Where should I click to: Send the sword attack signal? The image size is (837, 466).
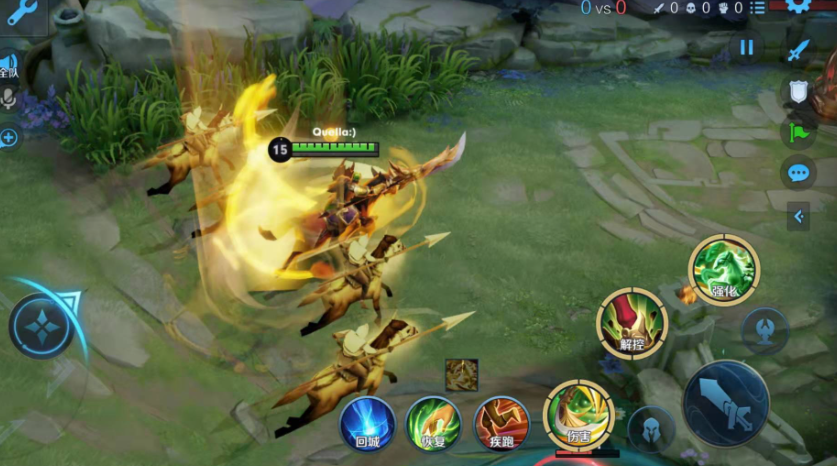pos(798,50)
